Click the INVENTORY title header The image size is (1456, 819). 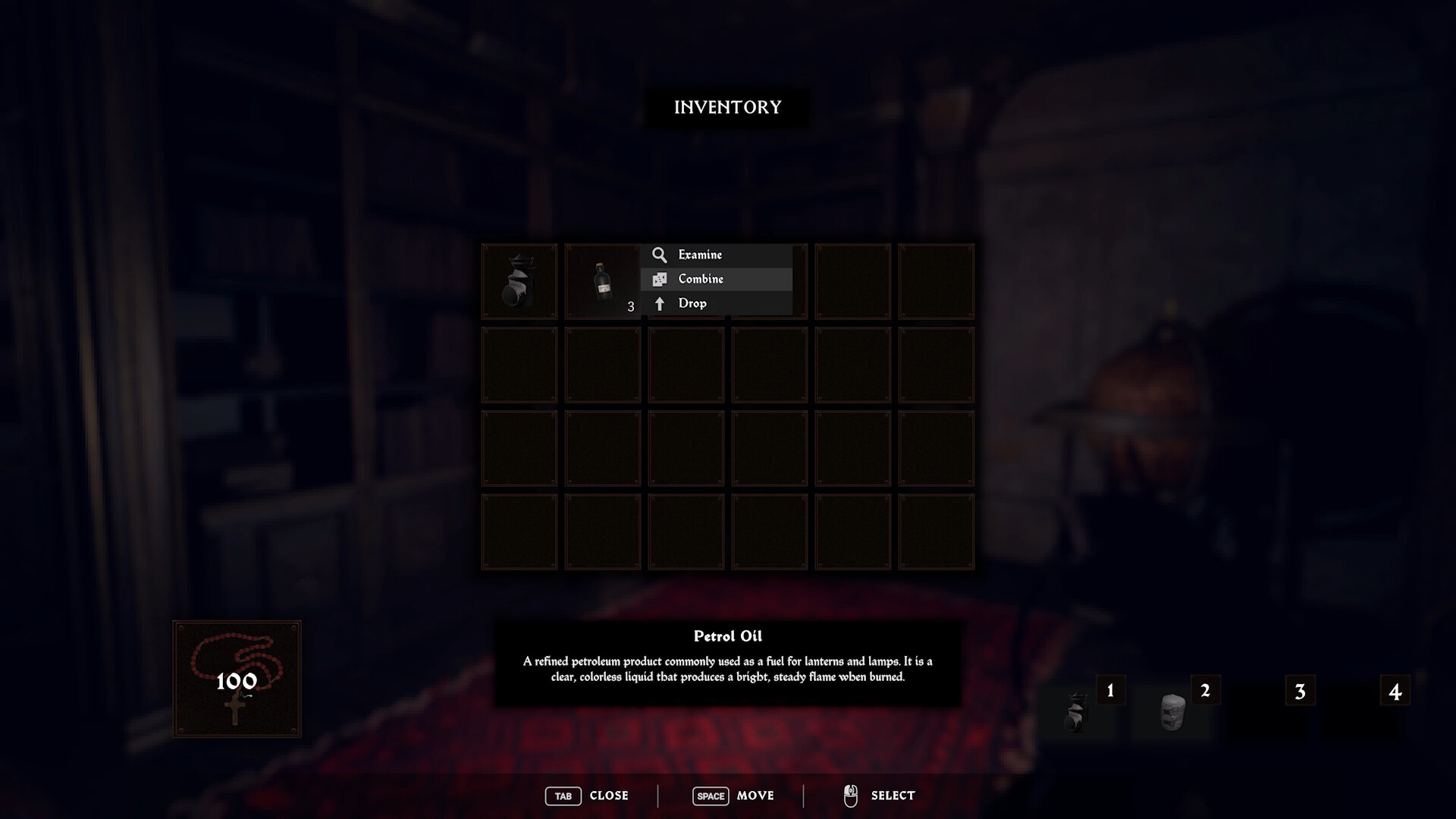(x=726, y=107)
